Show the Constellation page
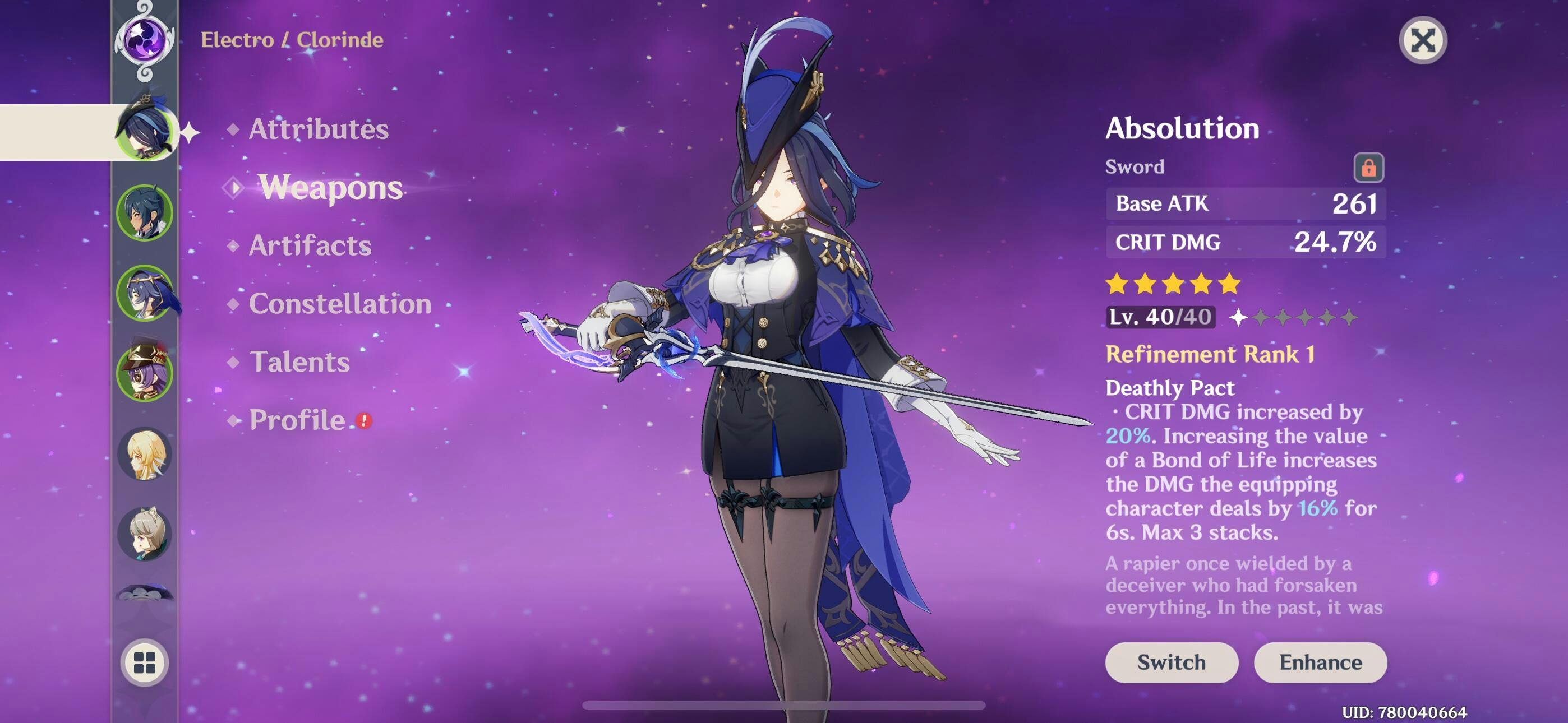The height and width of the screenshot is (723, 1568). point(340,304)
